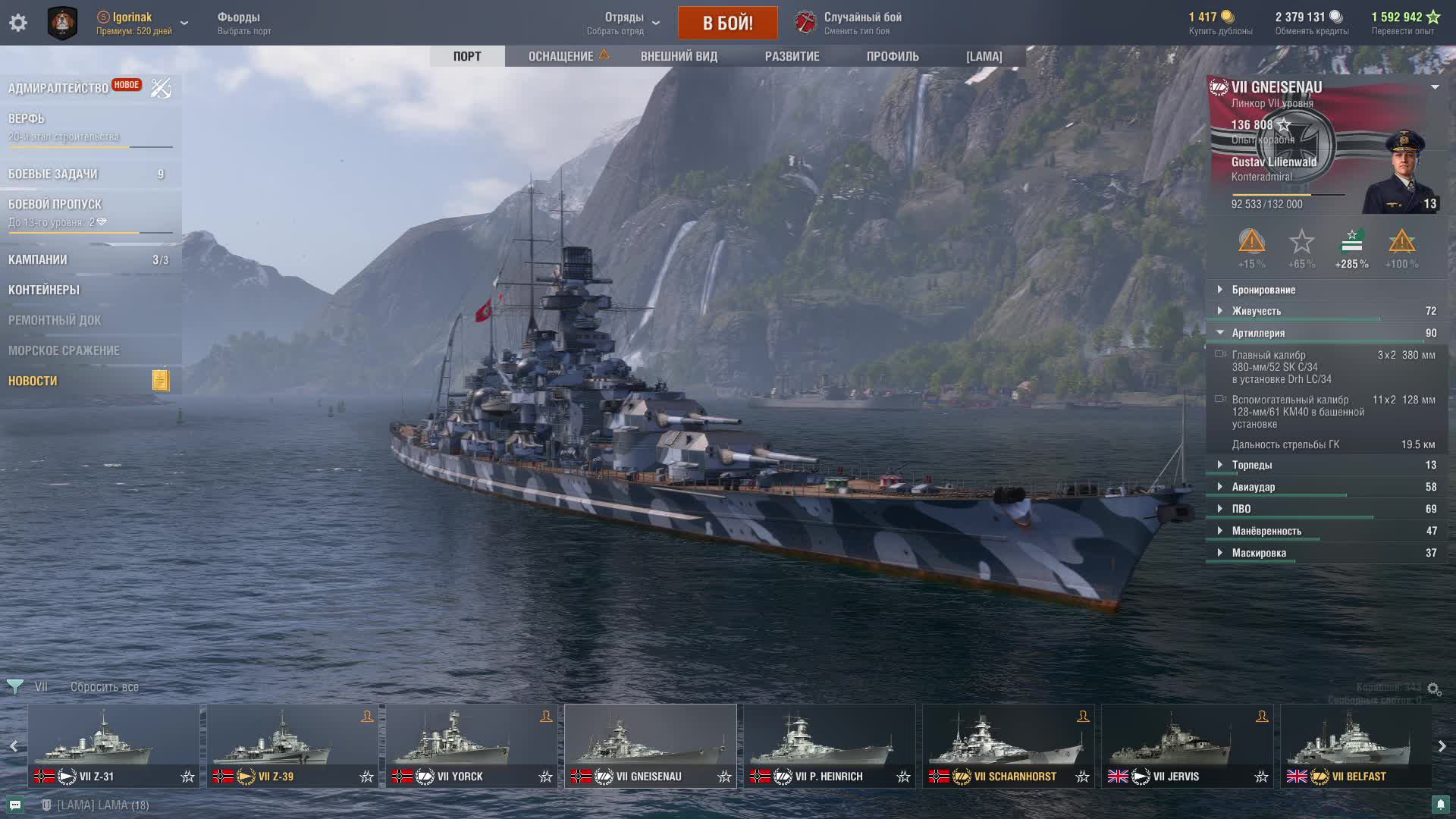Open the settings gear icon

click(18, 23)
